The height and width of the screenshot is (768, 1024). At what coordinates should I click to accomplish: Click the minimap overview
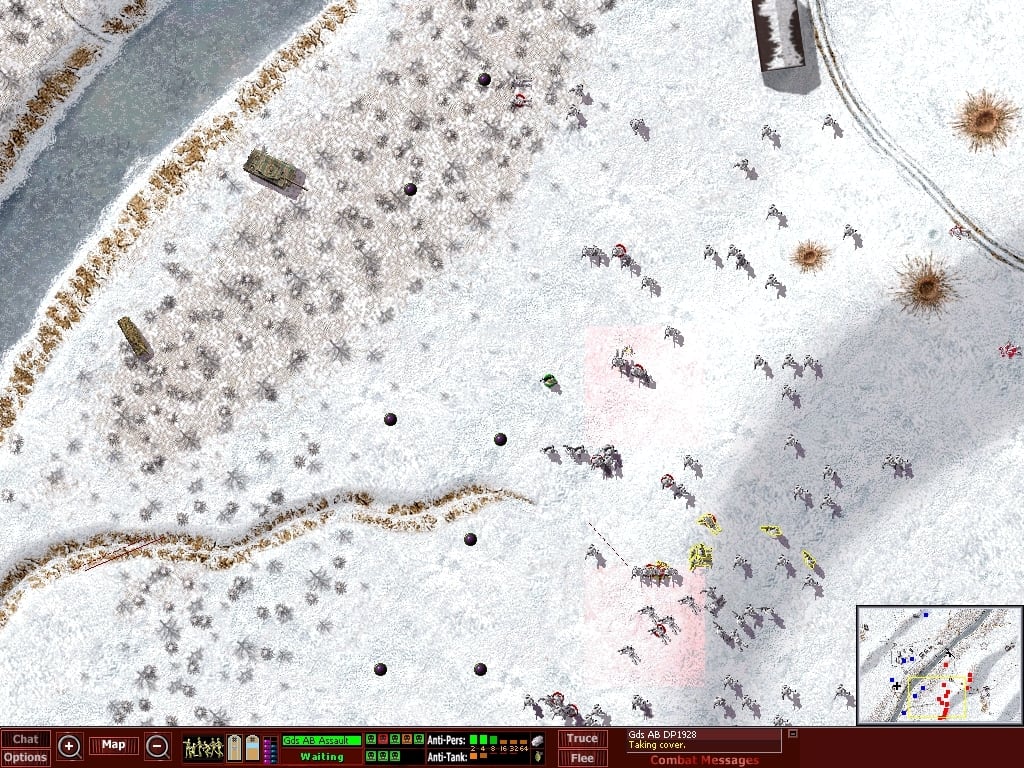tap(939, 664)
